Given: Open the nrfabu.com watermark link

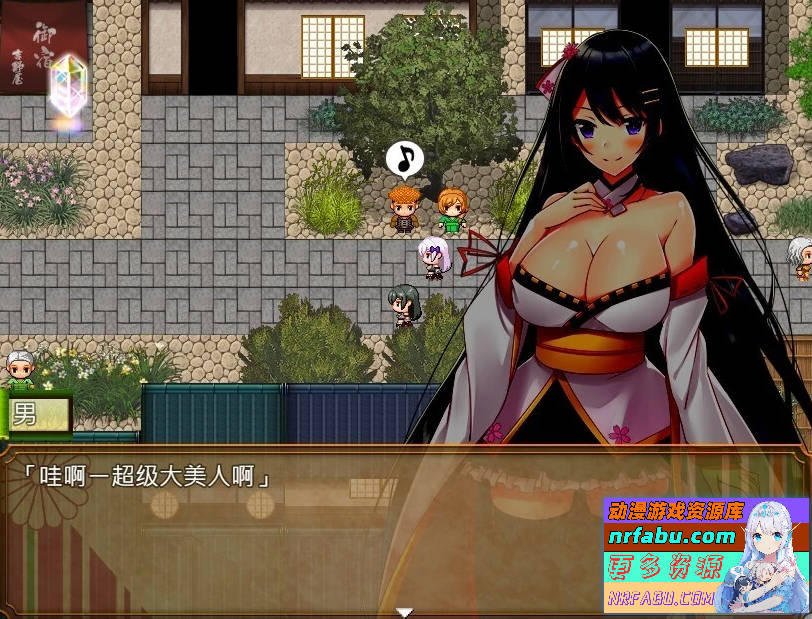Looking at the screenshot, I should [672, 537].
